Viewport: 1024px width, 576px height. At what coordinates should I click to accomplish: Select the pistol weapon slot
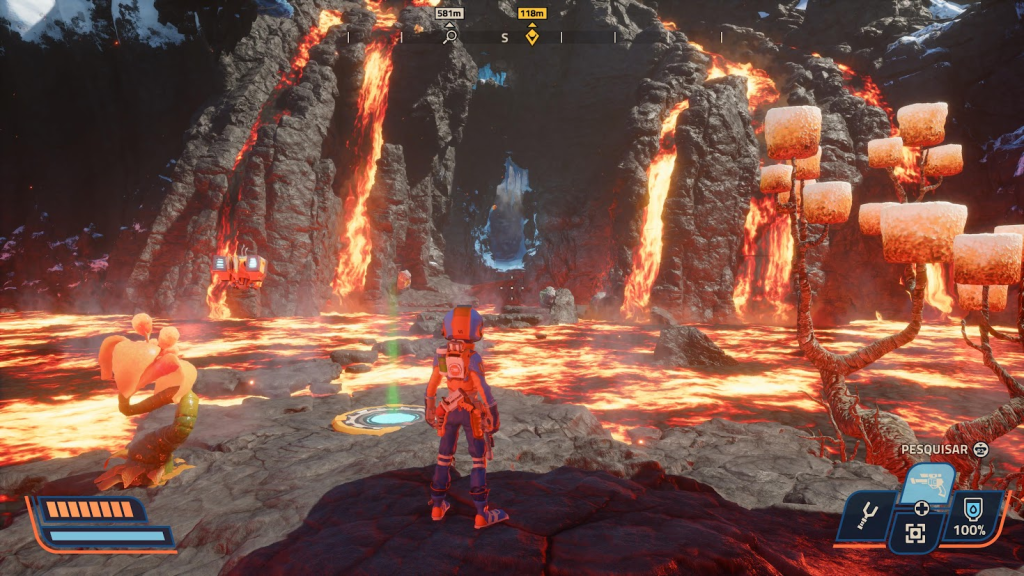(929, 480)
